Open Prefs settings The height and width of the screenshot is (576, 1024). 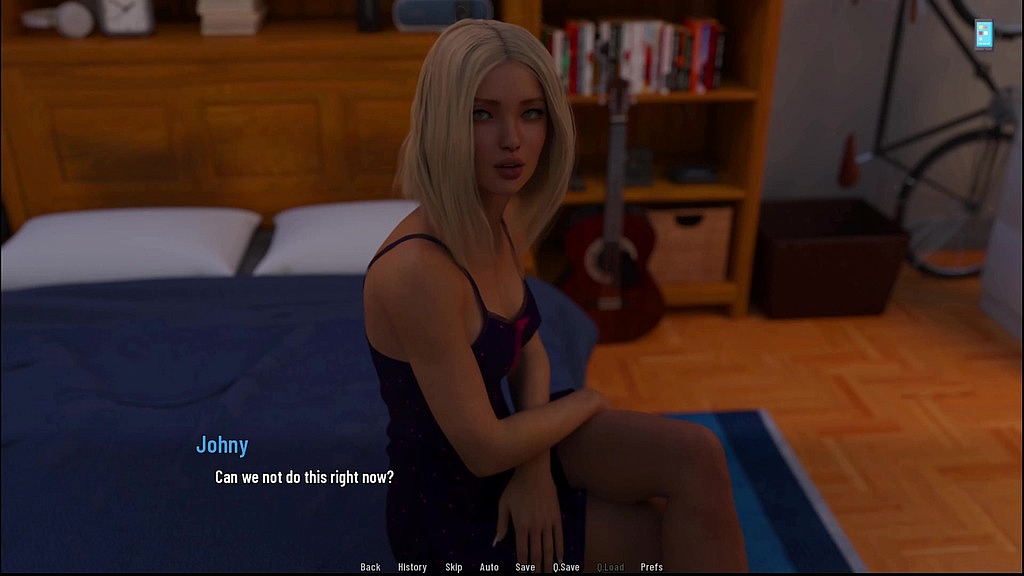coord(652,567)
